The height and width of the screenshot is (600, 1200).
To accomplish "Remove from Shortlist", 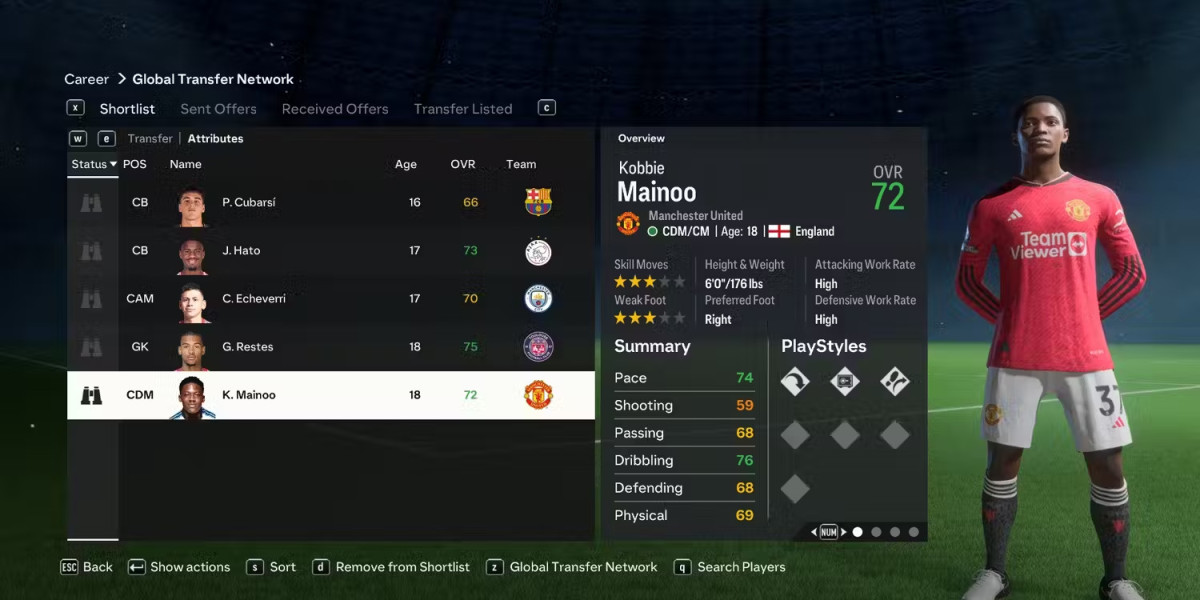I will (x=391, y=567).
